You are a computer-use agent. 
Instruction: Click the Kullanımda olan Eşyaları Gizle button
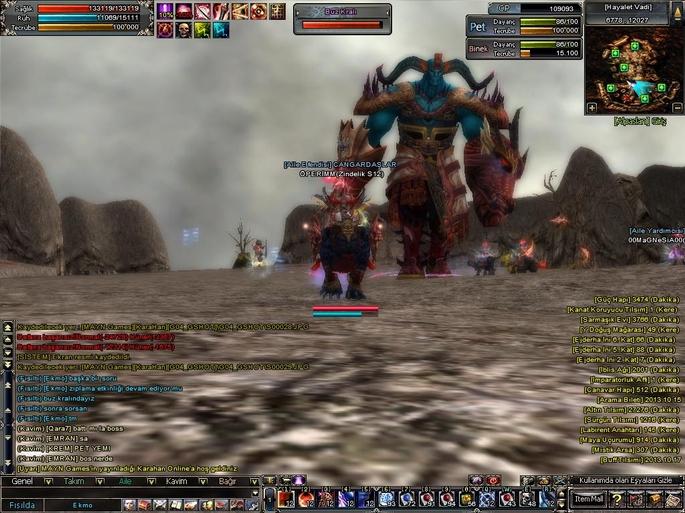point(625,480)
